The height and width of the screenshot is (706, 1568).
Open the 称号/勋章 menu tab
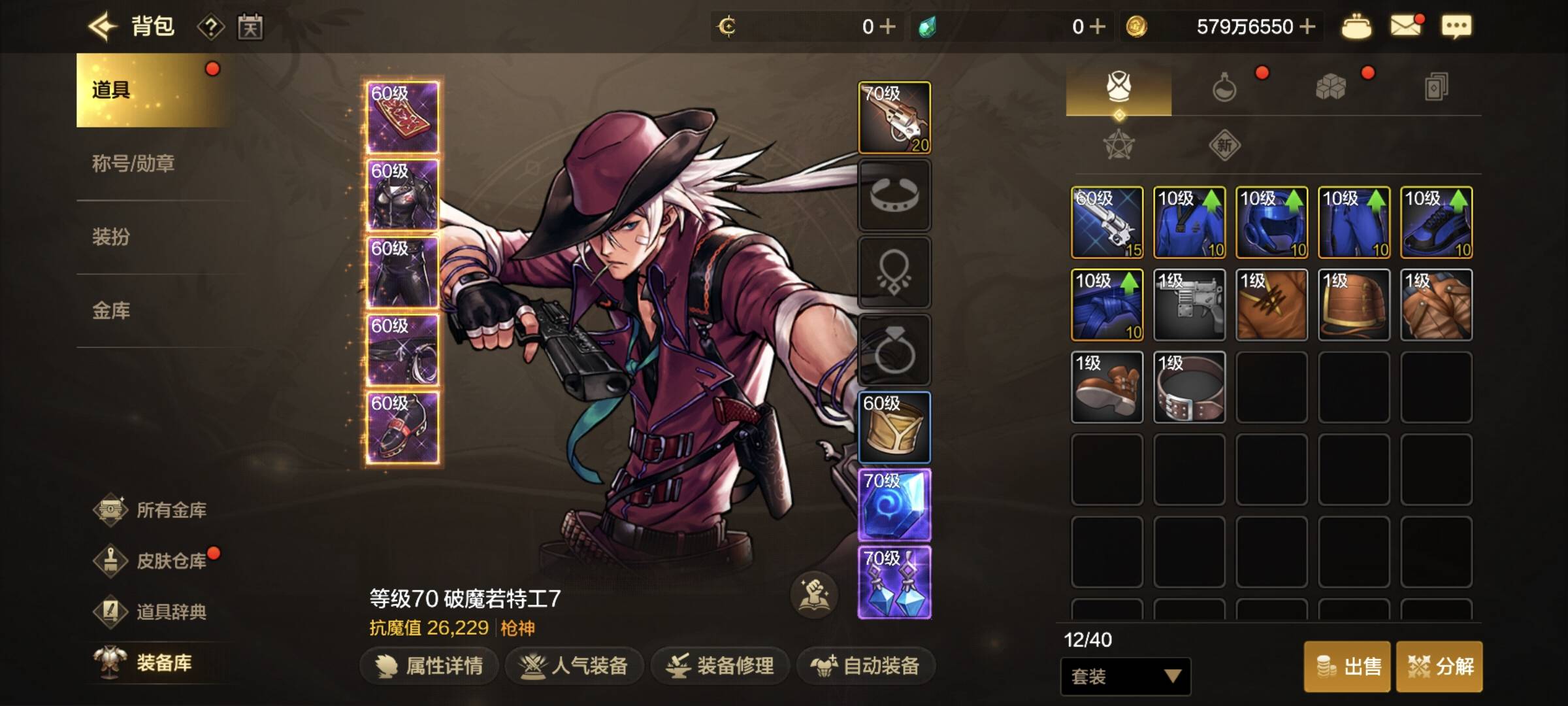pos(133,163)
